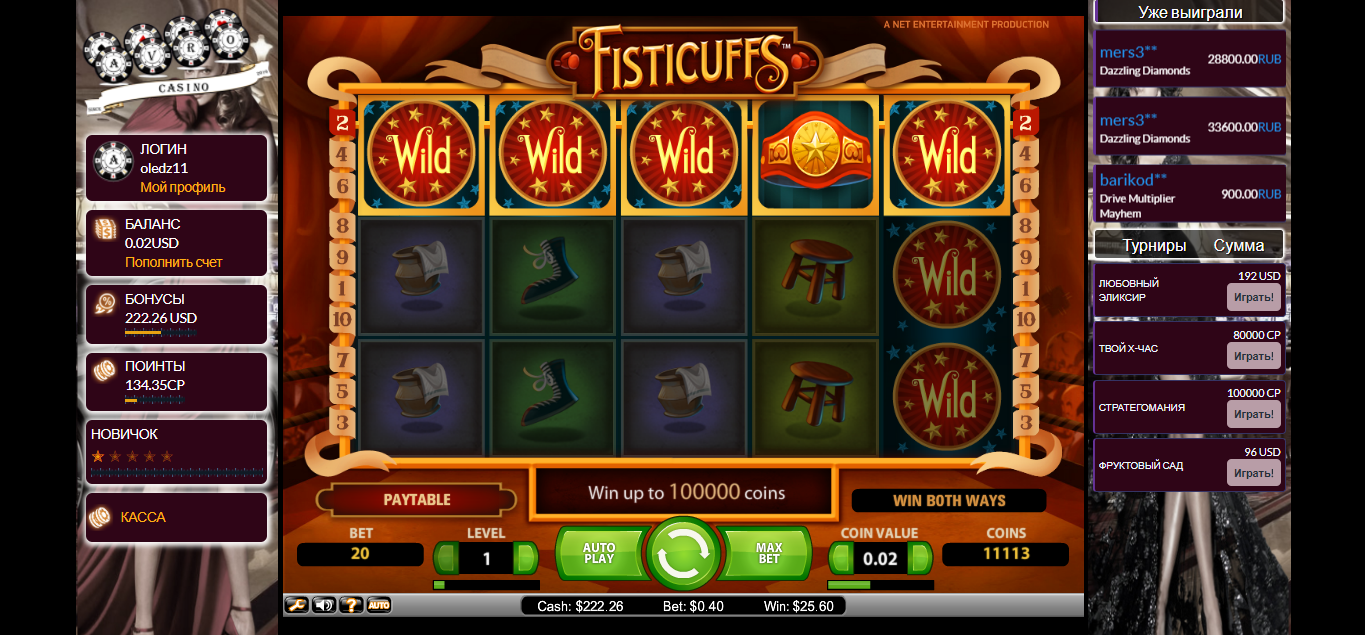Click the Пополнить счет link
The height and width of the screenshot is (635, 1365).
tap(174, 262)
